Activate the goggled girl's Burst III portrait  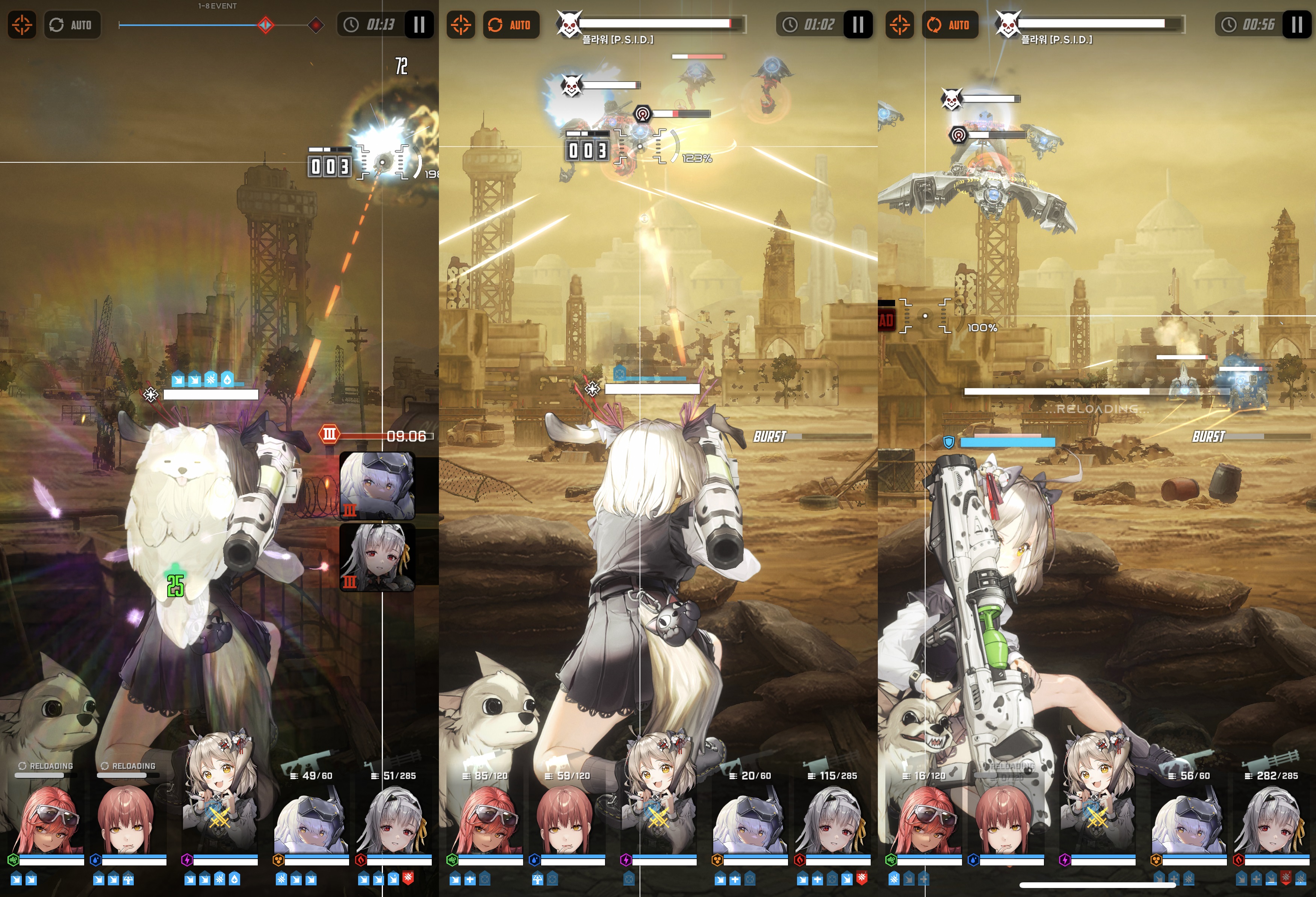tap(377, 485)
